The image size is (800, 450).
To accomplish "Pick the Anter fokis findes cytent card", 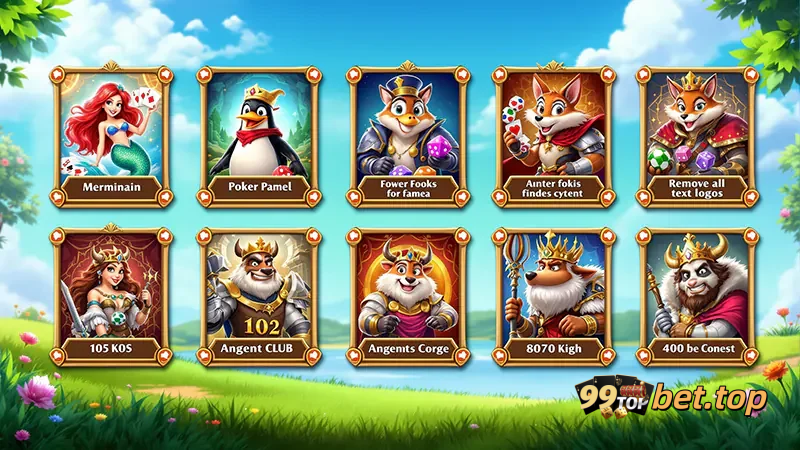I will pyautogui.click(x=553, y=135).
